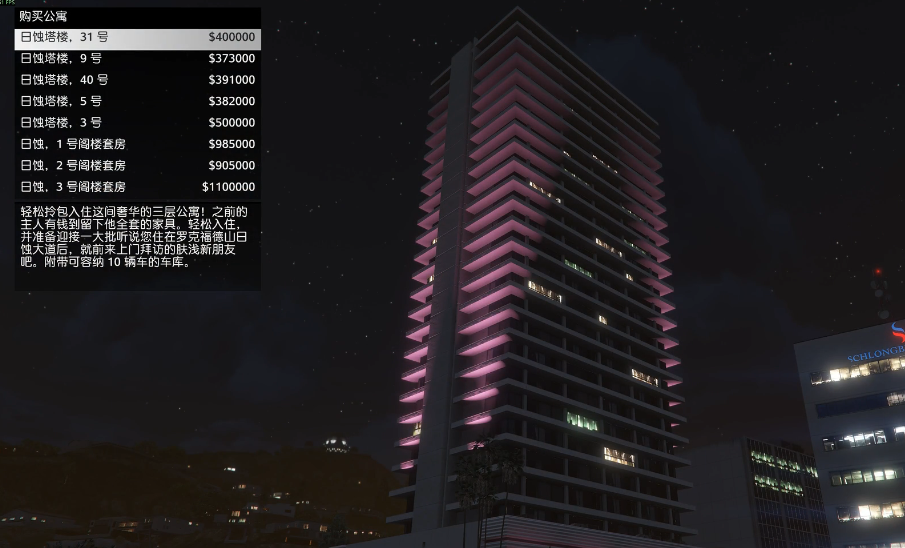This screenshot has width=905, height=548.
Task: Choose 日蚀 2 号阁楼套房 for $905000
Action: pyautogui.click(x=137, y=166)
